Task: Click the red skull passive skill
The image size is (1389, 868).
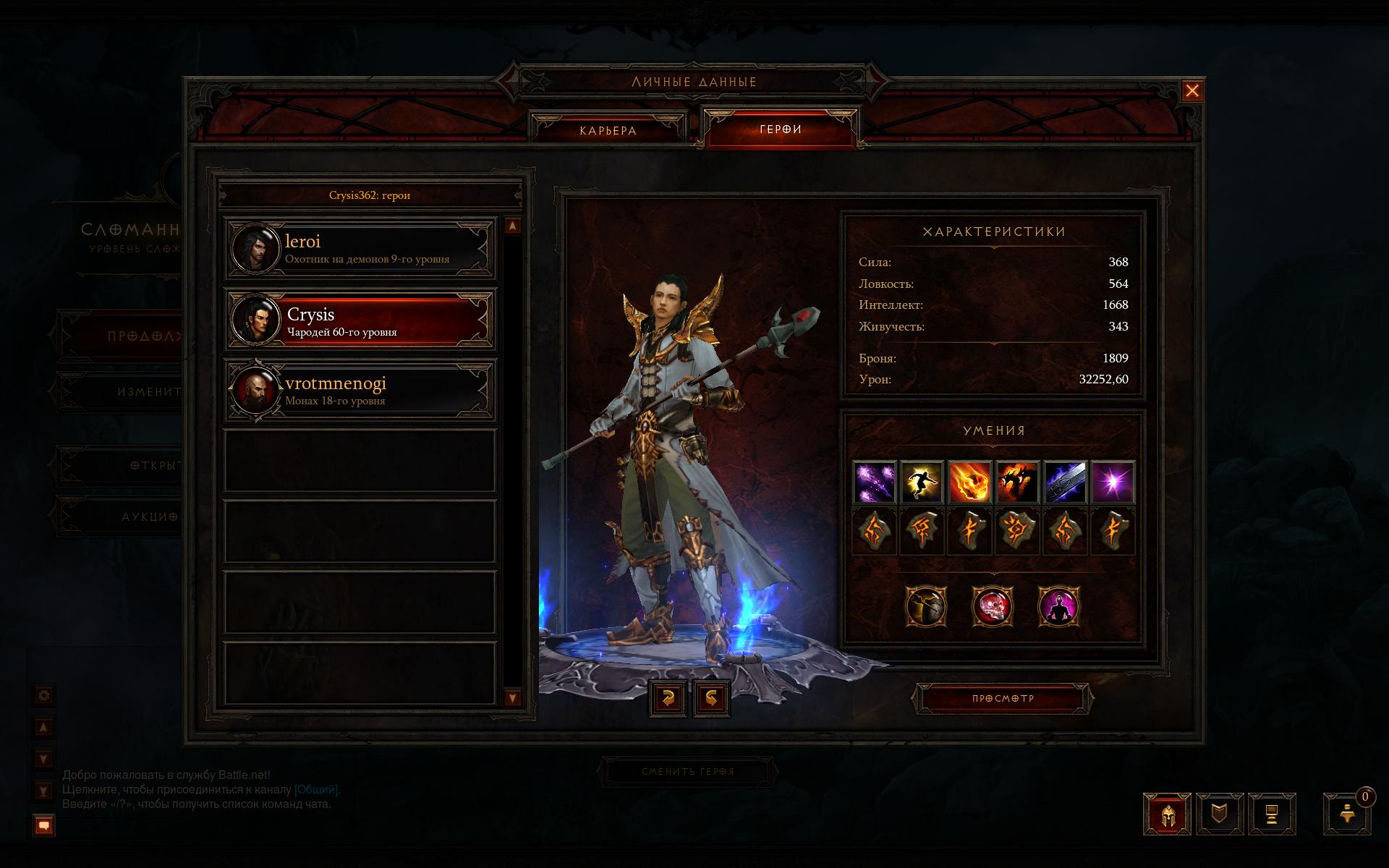Action: pos(992,606)
